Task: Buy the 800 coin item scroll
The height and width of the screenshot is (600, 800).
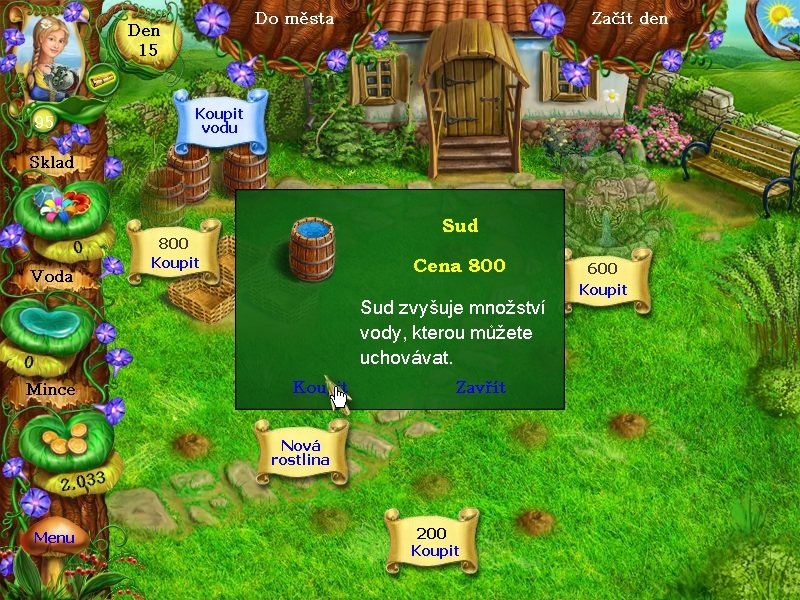Action: coord(174,253)
